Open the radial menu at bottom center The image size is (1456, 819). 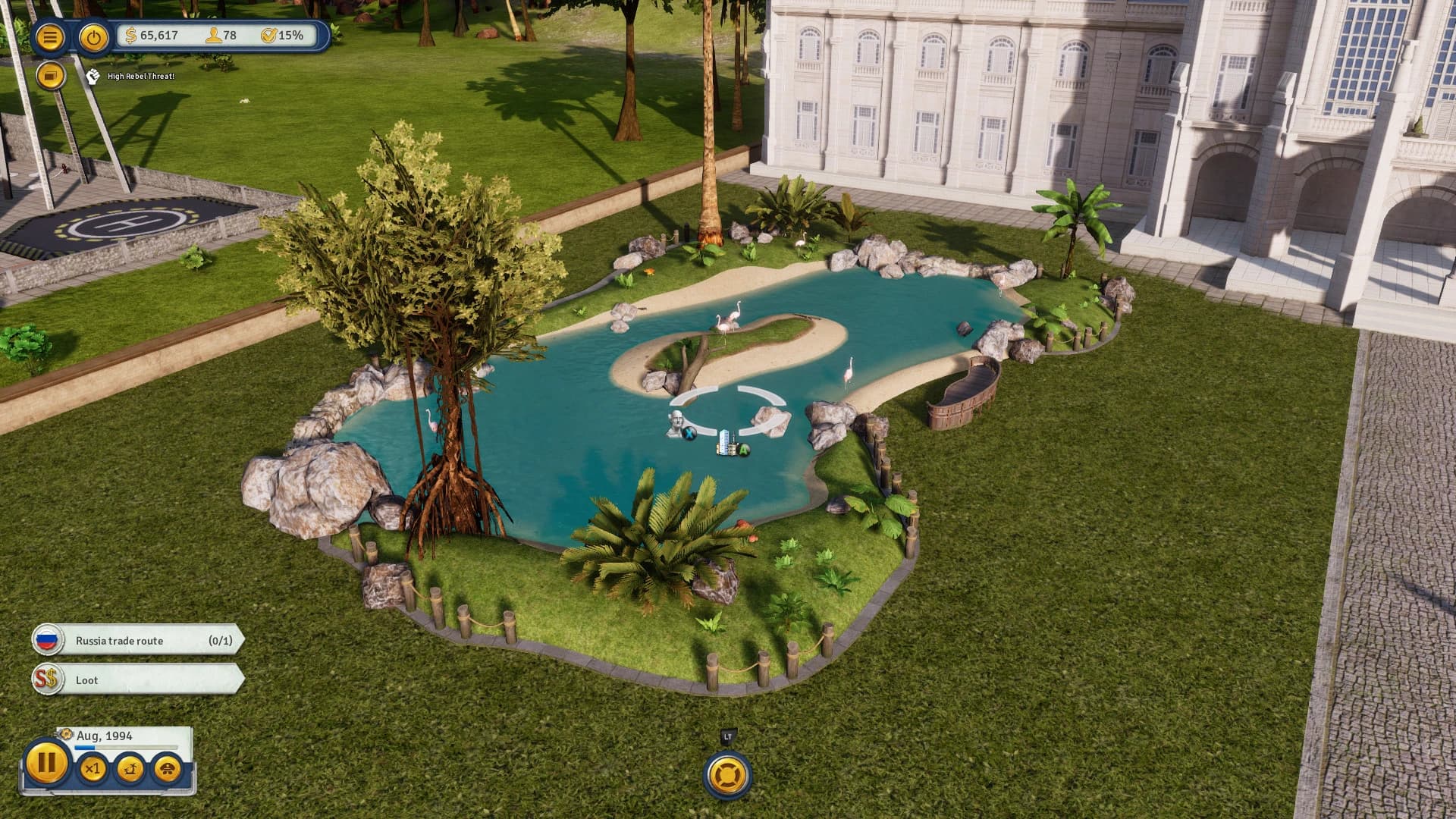click(726, 775)
